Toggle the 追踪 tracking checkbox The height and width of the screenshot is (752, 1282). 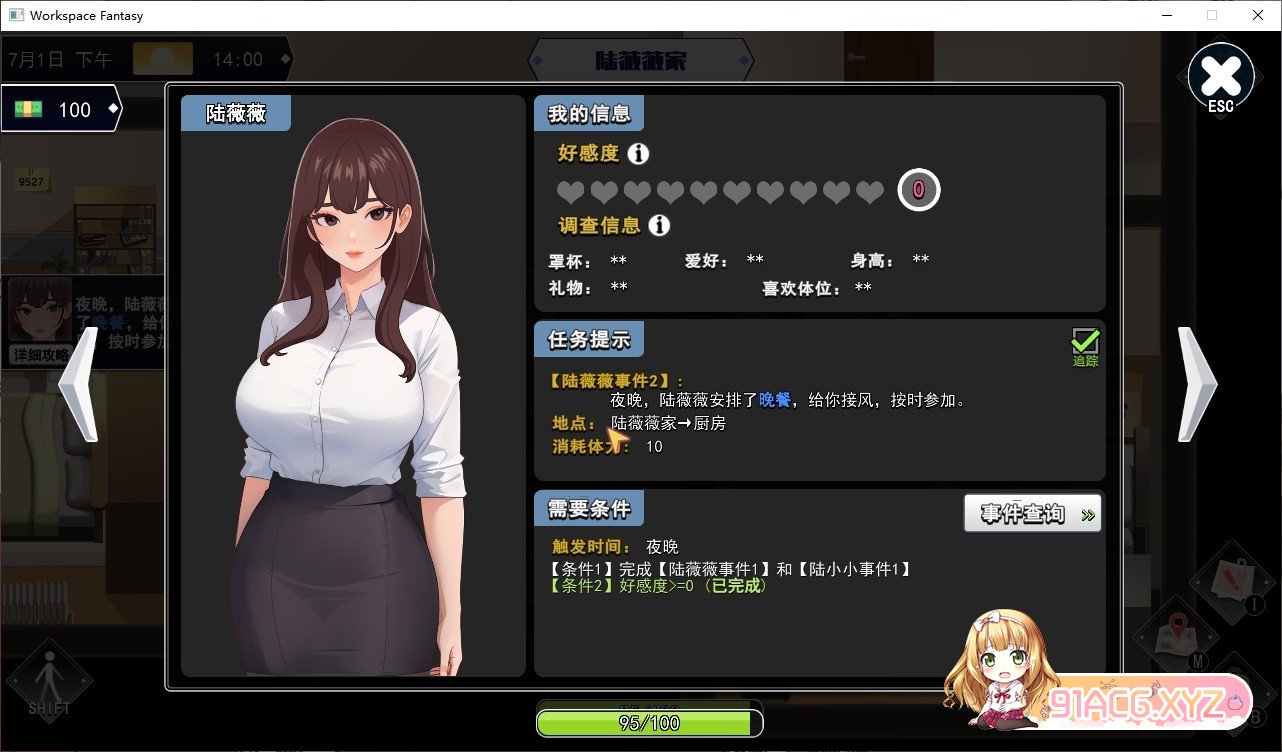click(1084, 341)
